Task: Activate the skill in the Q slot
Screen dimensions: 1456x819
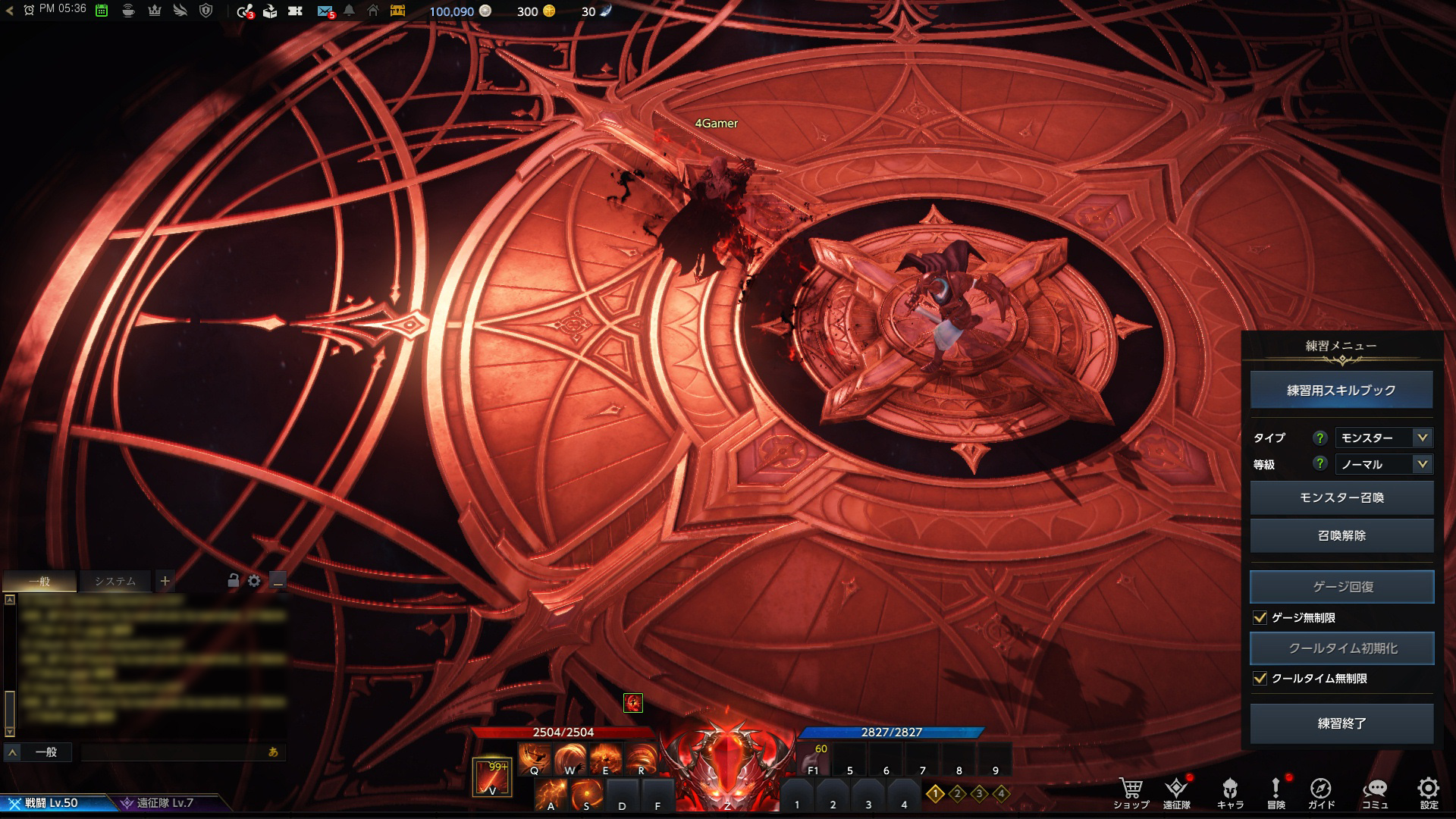Action: tap(535, 758)
